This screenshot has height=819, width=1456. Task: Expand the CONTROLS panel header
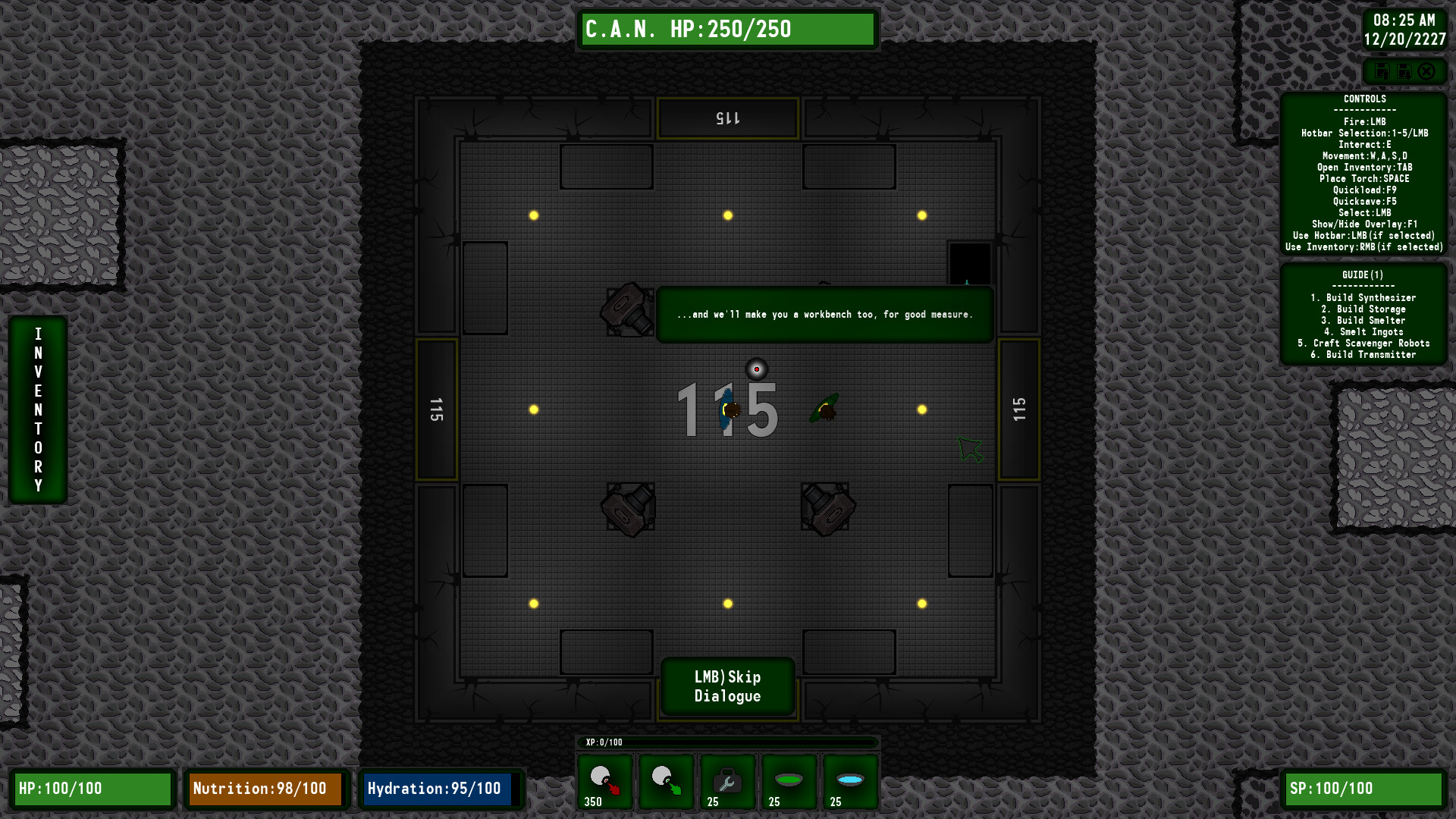pos(1363,99)
